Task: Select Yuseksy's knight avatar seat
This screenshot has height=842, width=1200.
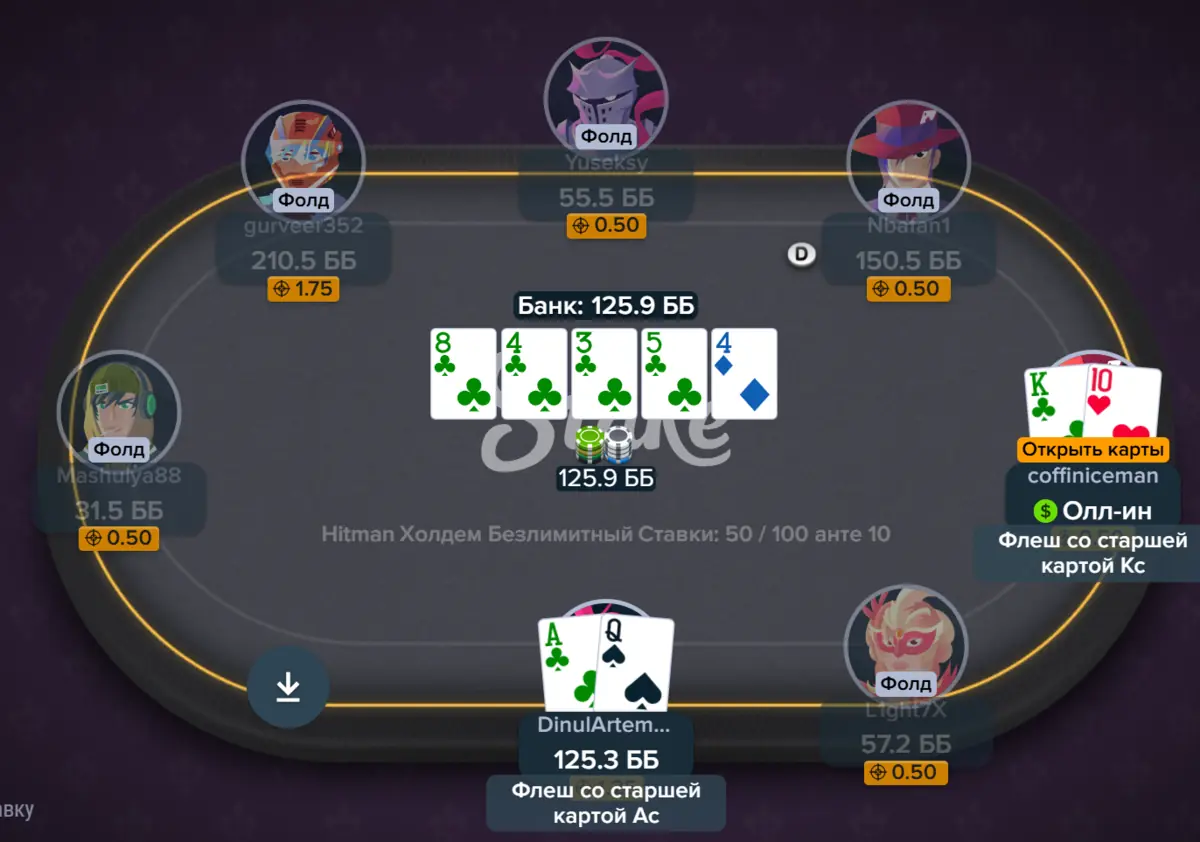Action: point(605,96)
